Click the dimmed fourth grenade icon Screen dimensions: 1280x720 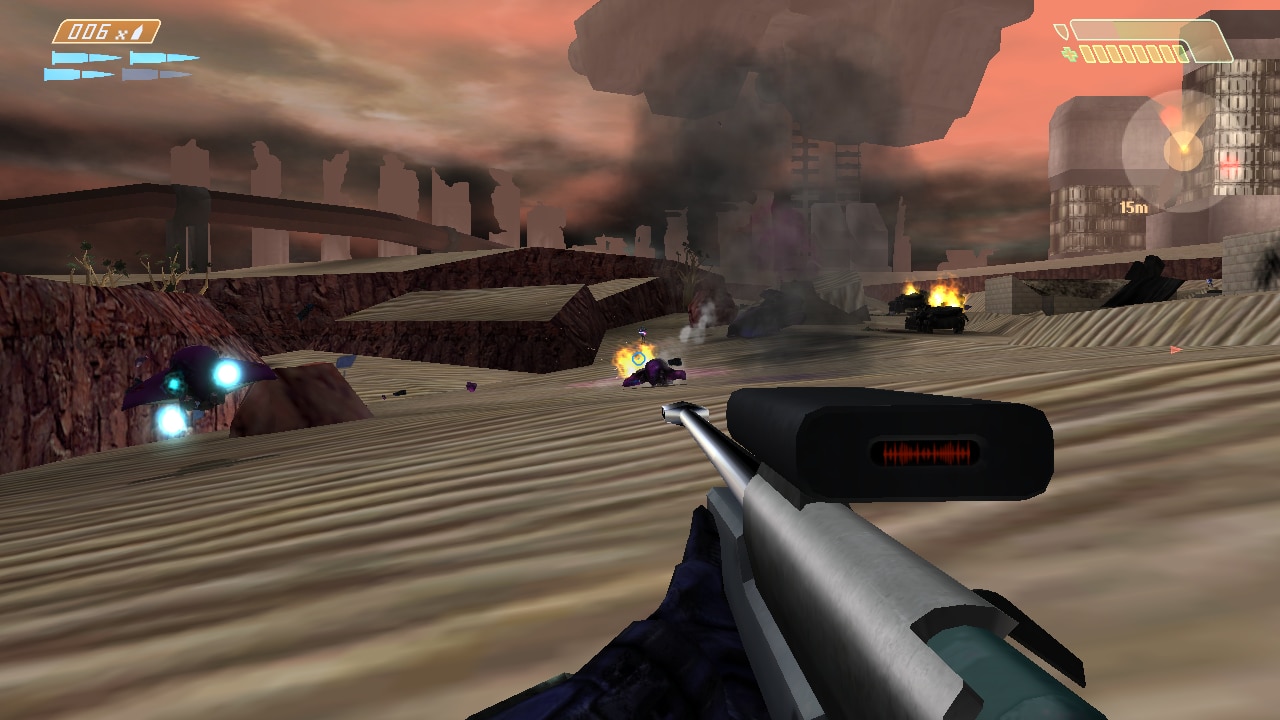pos(157,73)
